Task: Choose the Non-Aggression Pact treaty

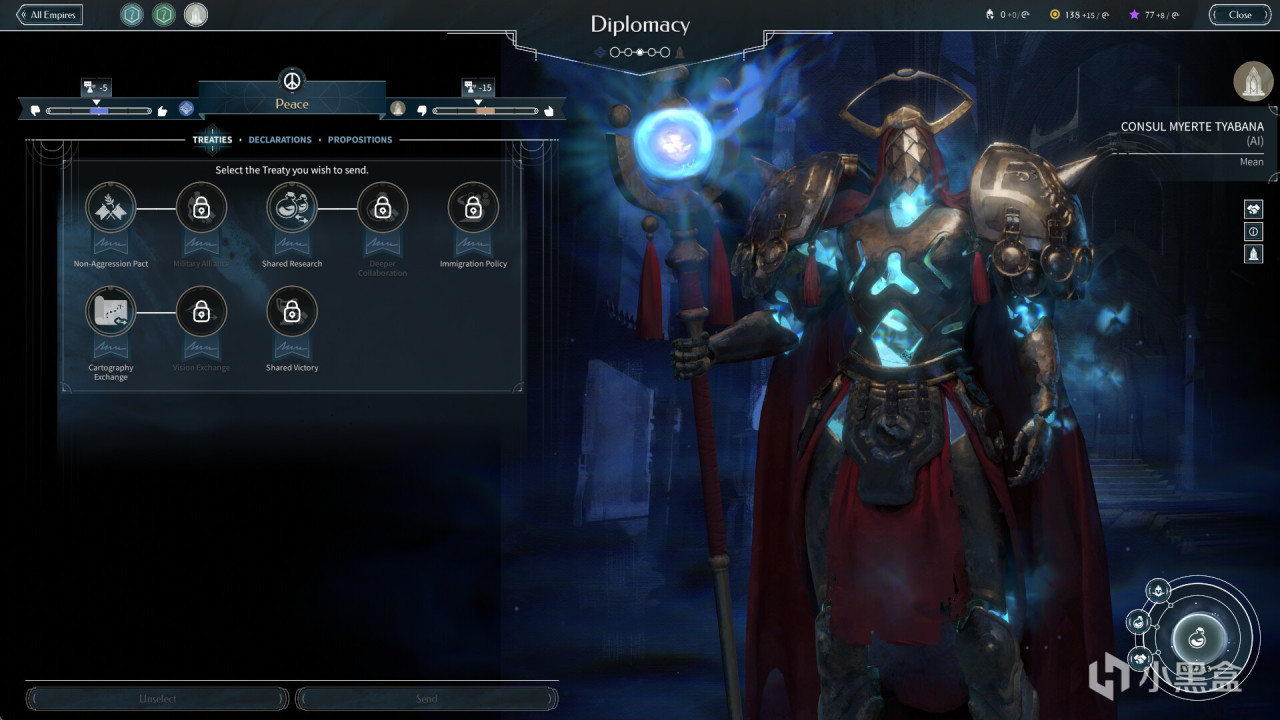Action: pyautogui.click(x=111, y=208)
